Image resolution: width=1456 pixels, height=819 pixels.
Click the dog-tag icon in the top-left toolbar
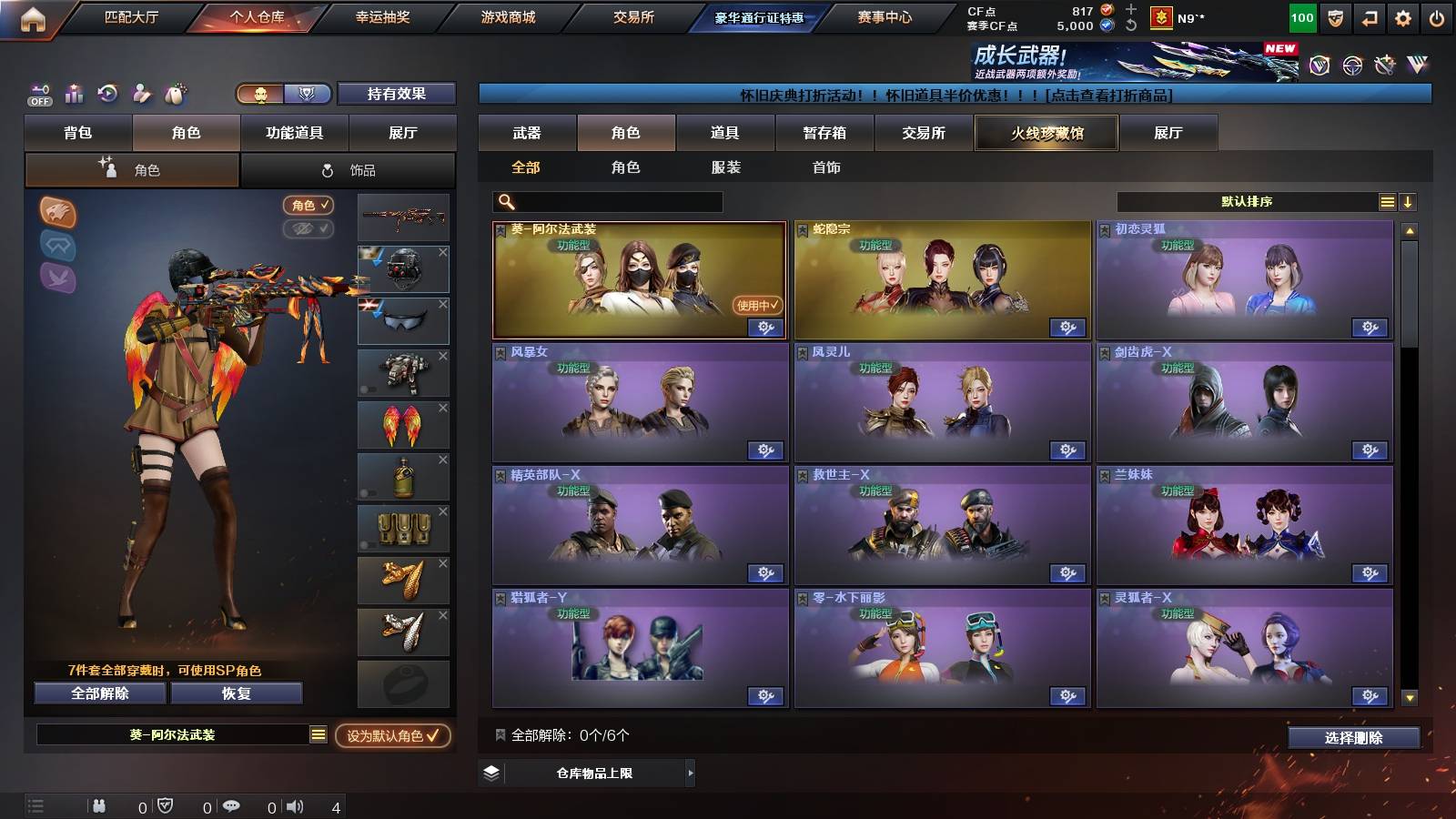(x=175, y=94)
